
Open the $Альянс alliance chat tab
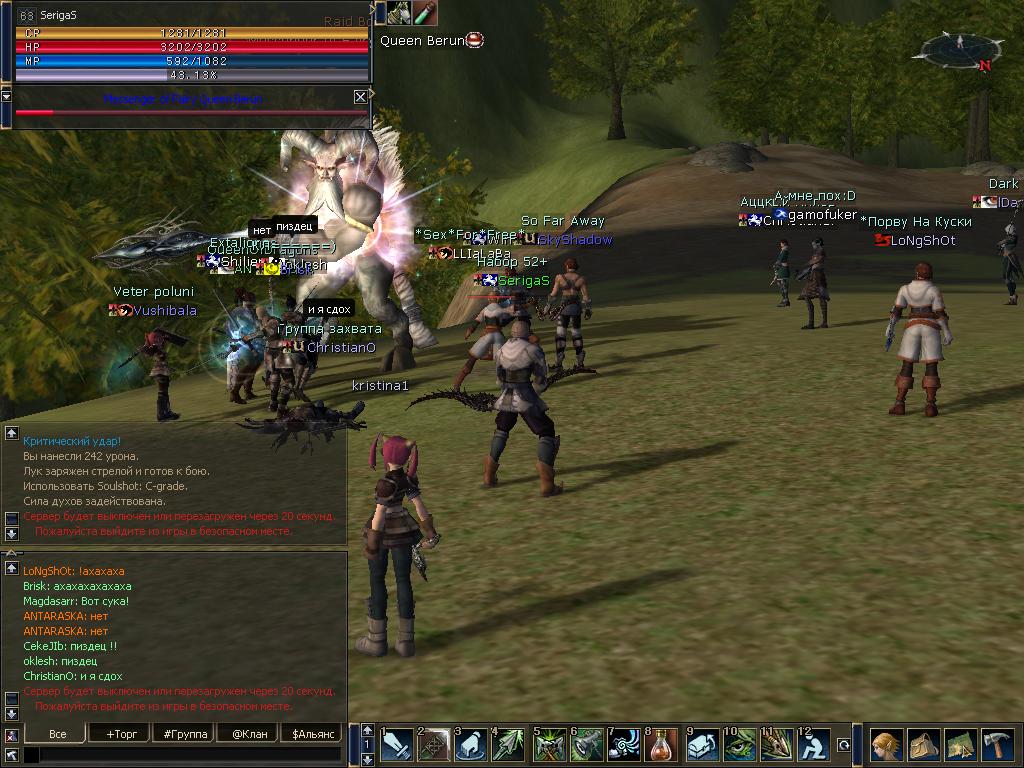(x=311, y=733)
